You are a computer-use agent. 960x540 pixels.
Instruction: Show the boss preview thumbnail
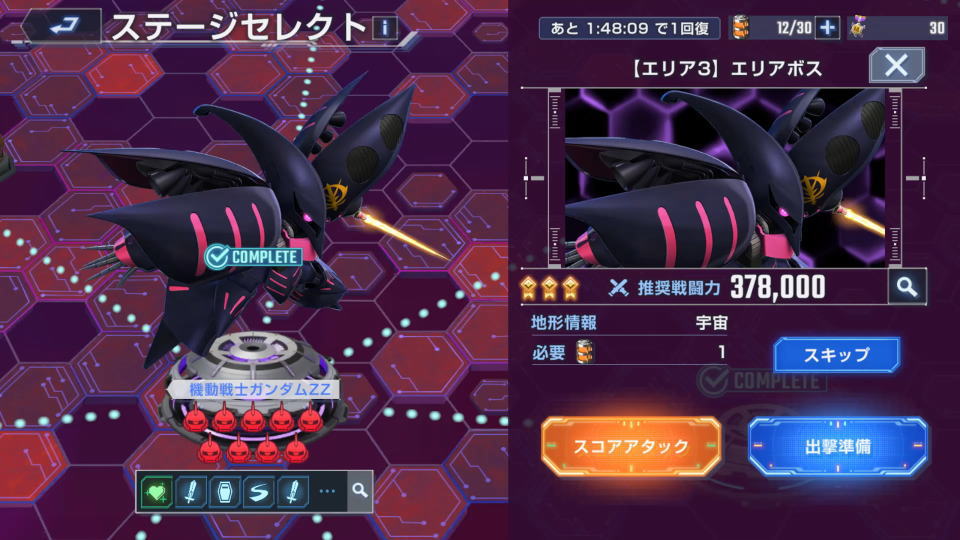point(724,178)
